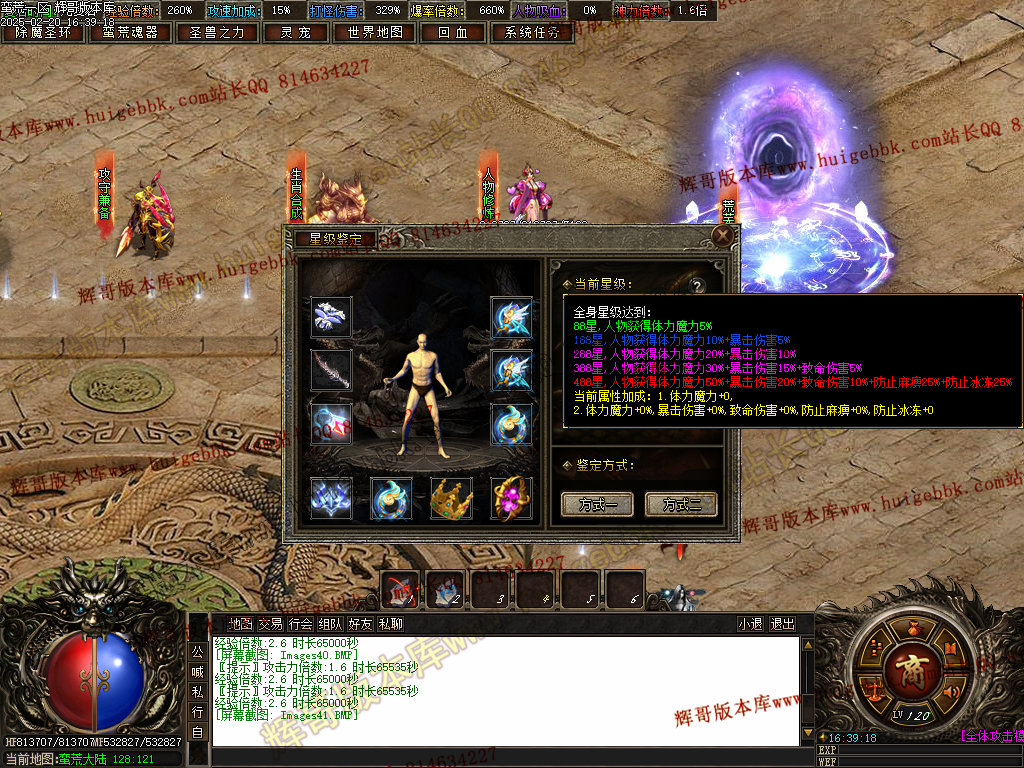
Task: Open the 交易 trade tab
Action: coord(270,624)
